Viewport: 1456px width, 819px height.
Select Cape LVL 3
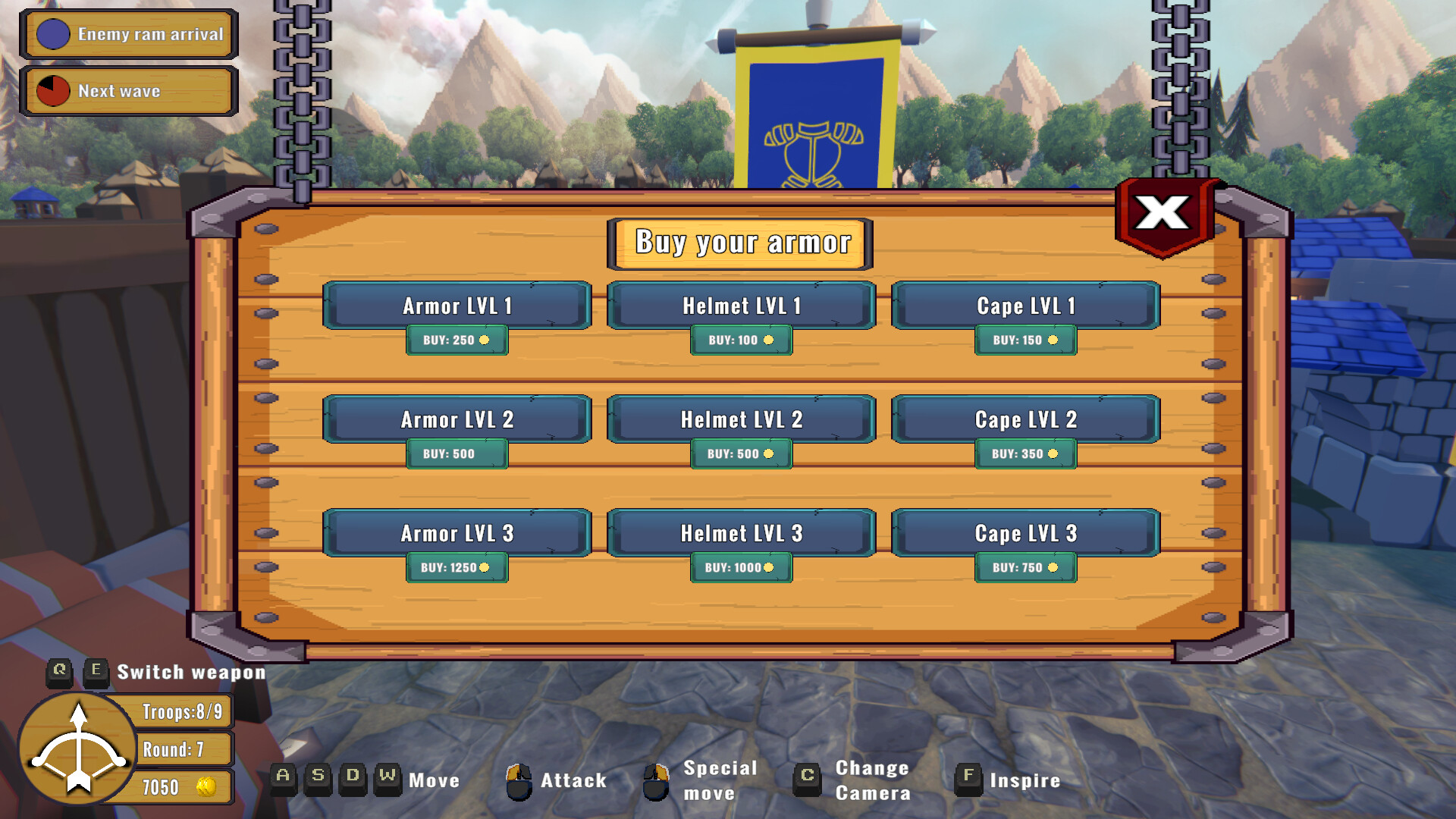1025,533
